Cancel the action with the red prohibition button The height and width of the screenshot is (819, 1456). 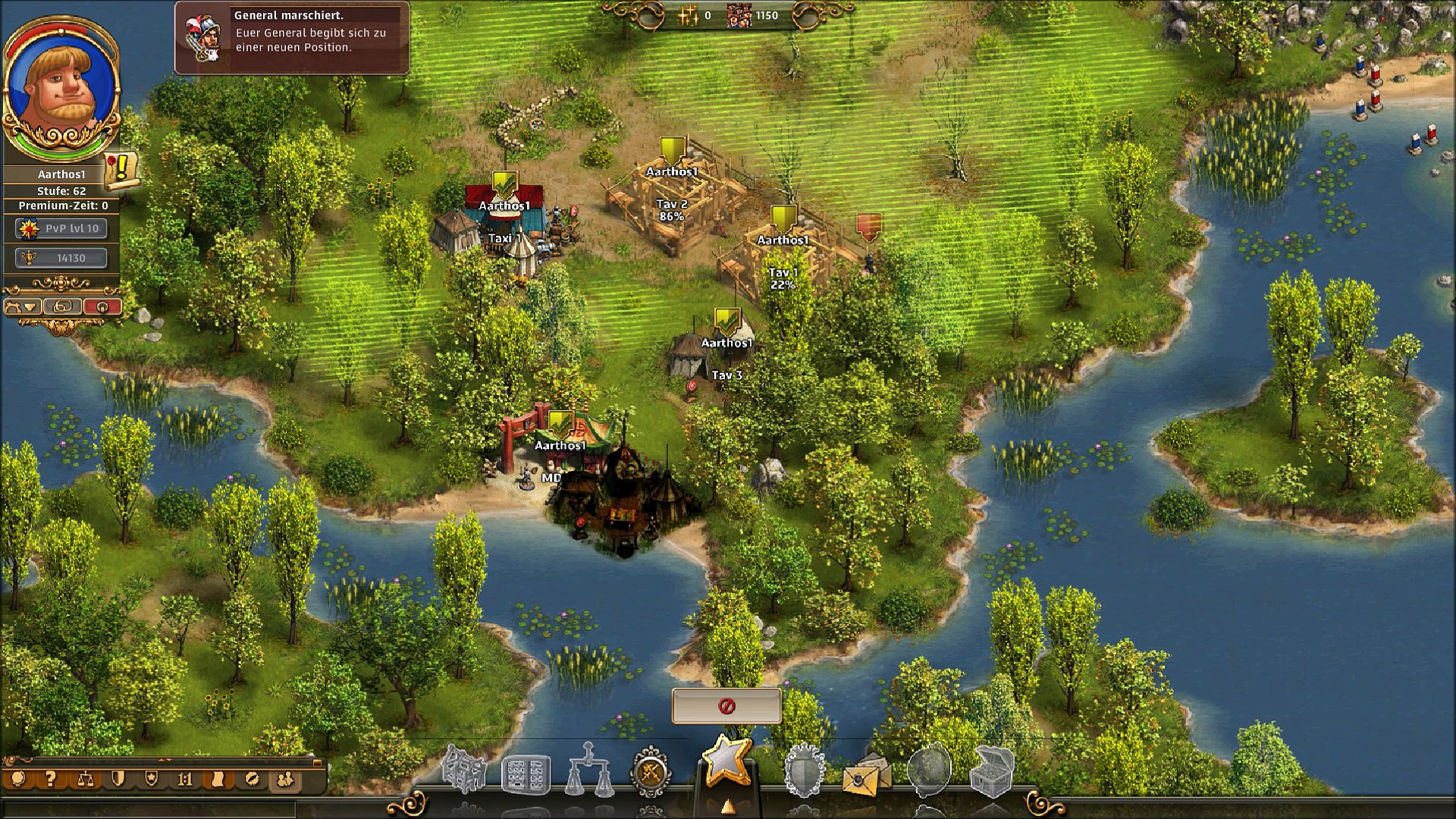[726, 707]
